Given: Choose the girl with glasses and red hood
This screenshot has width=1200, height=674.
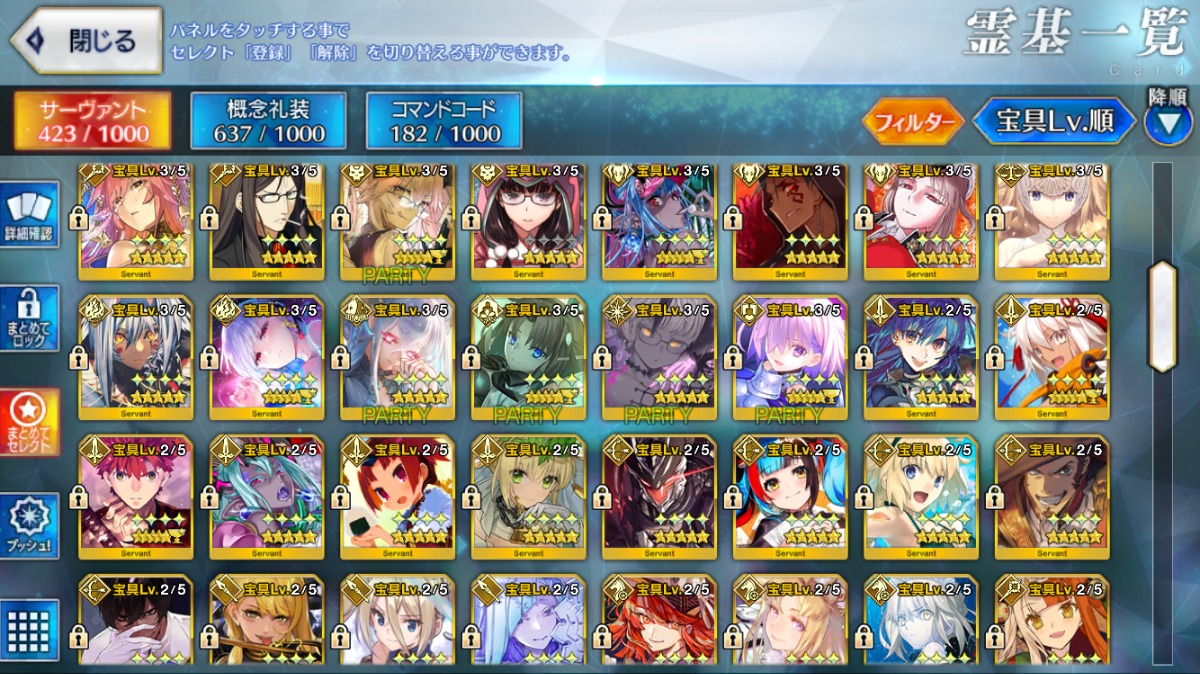Looking at the screenshot, I should (x=528, y=221).
